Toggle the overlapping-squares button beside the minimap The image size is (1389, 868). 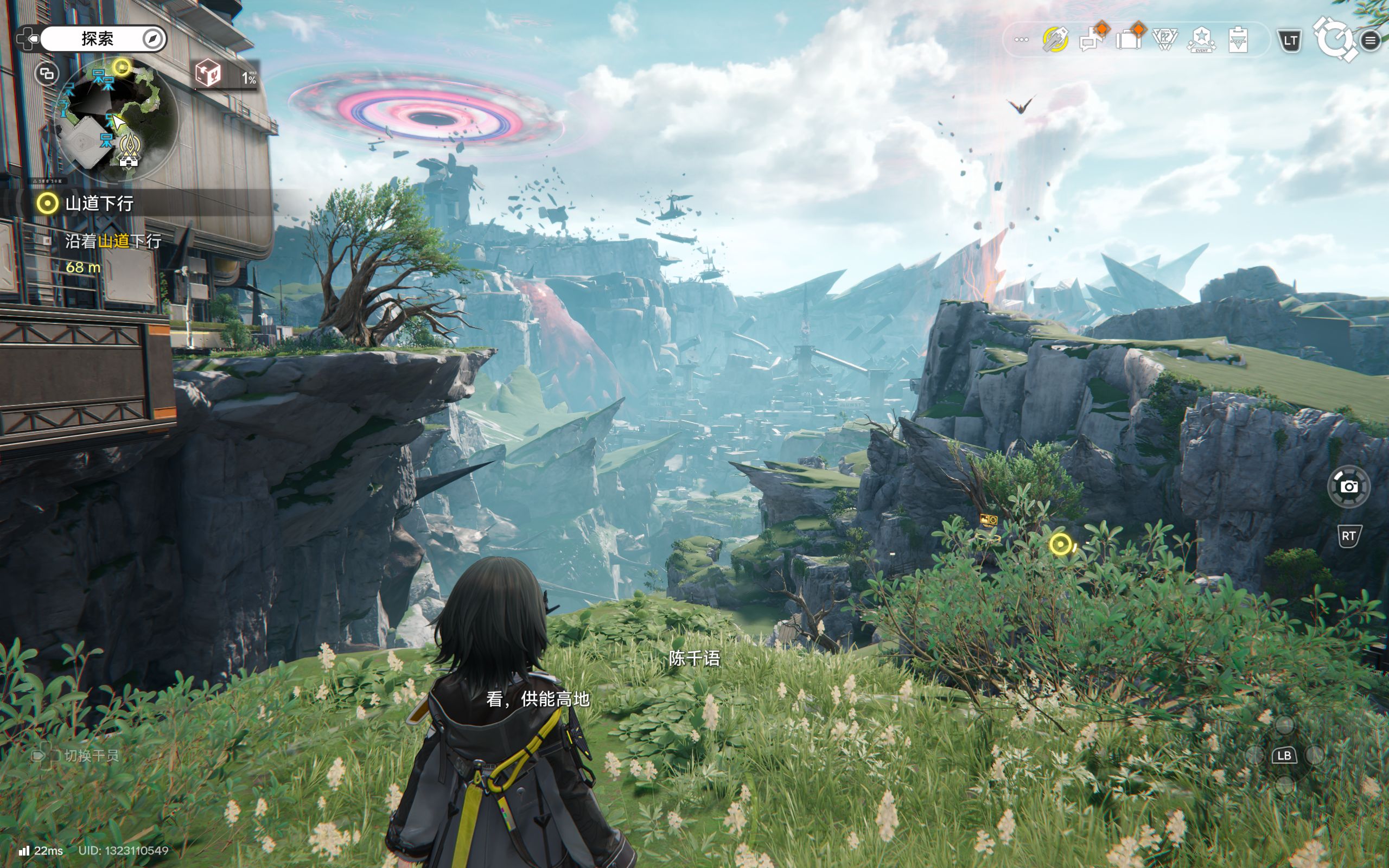tap(47, 74)
